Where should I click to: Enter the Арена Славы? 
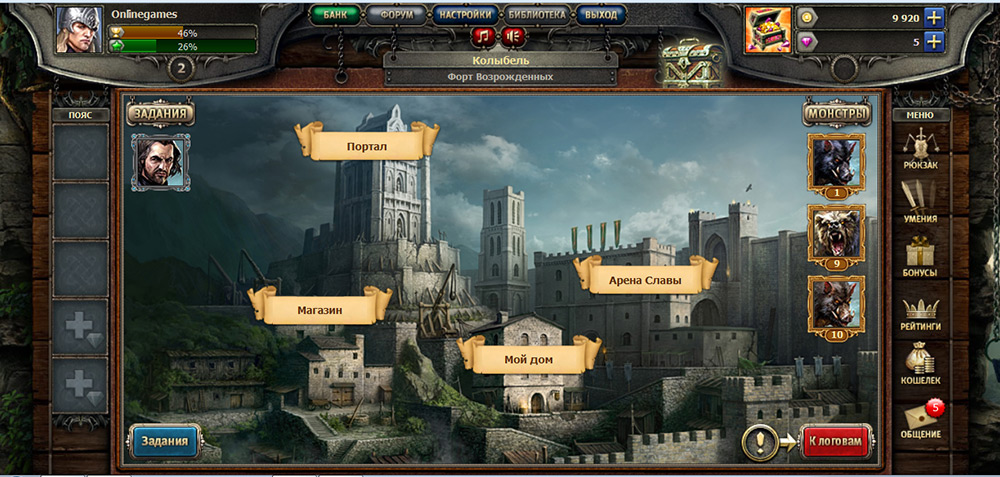pos(645,281)
